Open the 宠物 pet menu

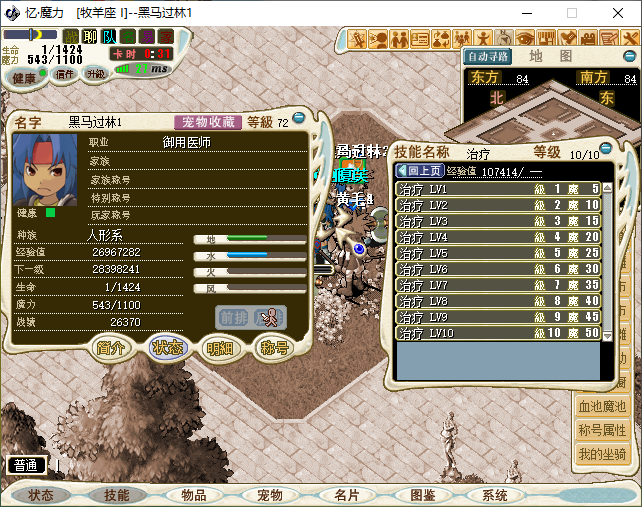270,495
